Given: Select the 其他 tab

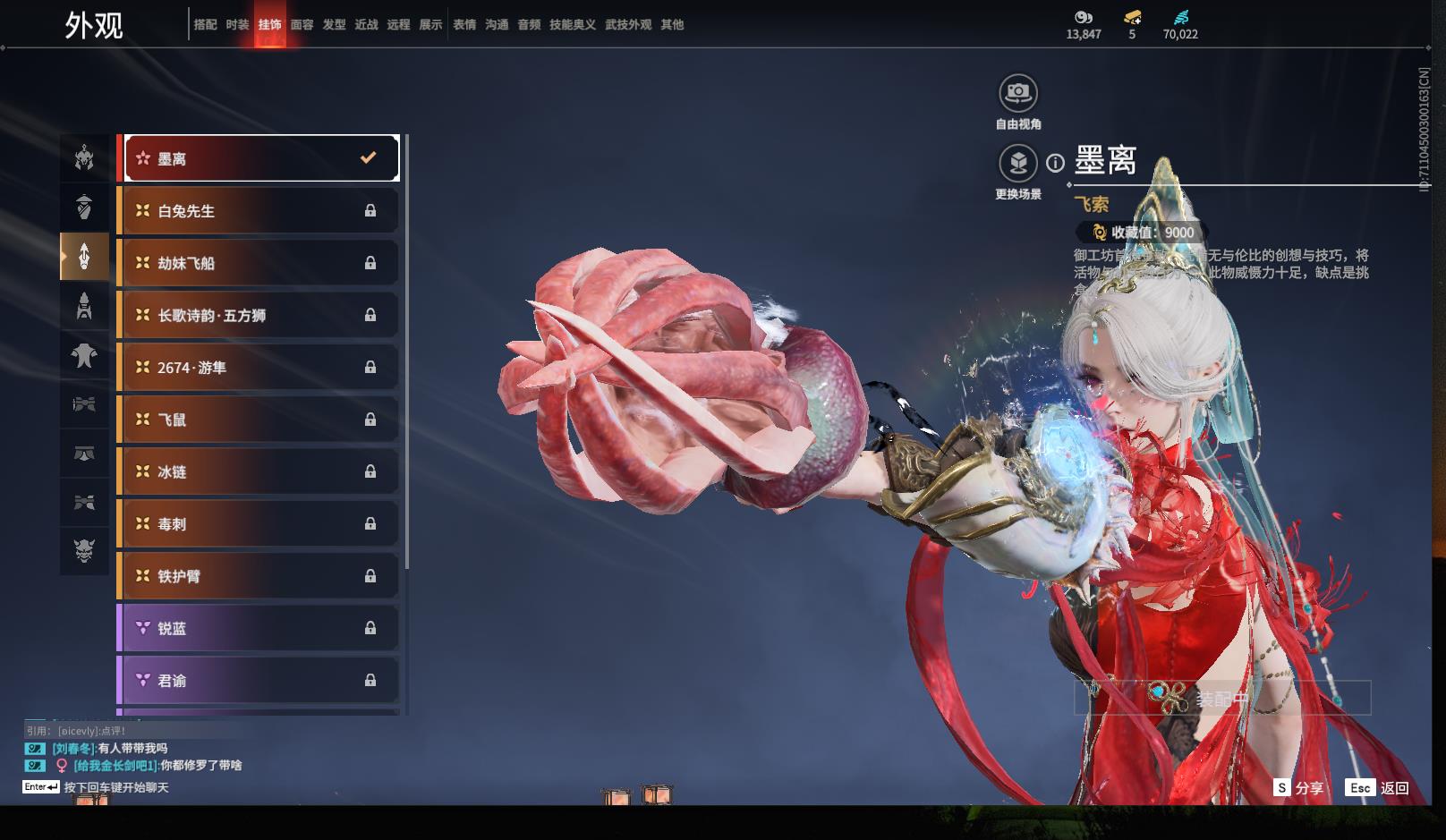Looking at the screenshot, I should coord(672,25).
